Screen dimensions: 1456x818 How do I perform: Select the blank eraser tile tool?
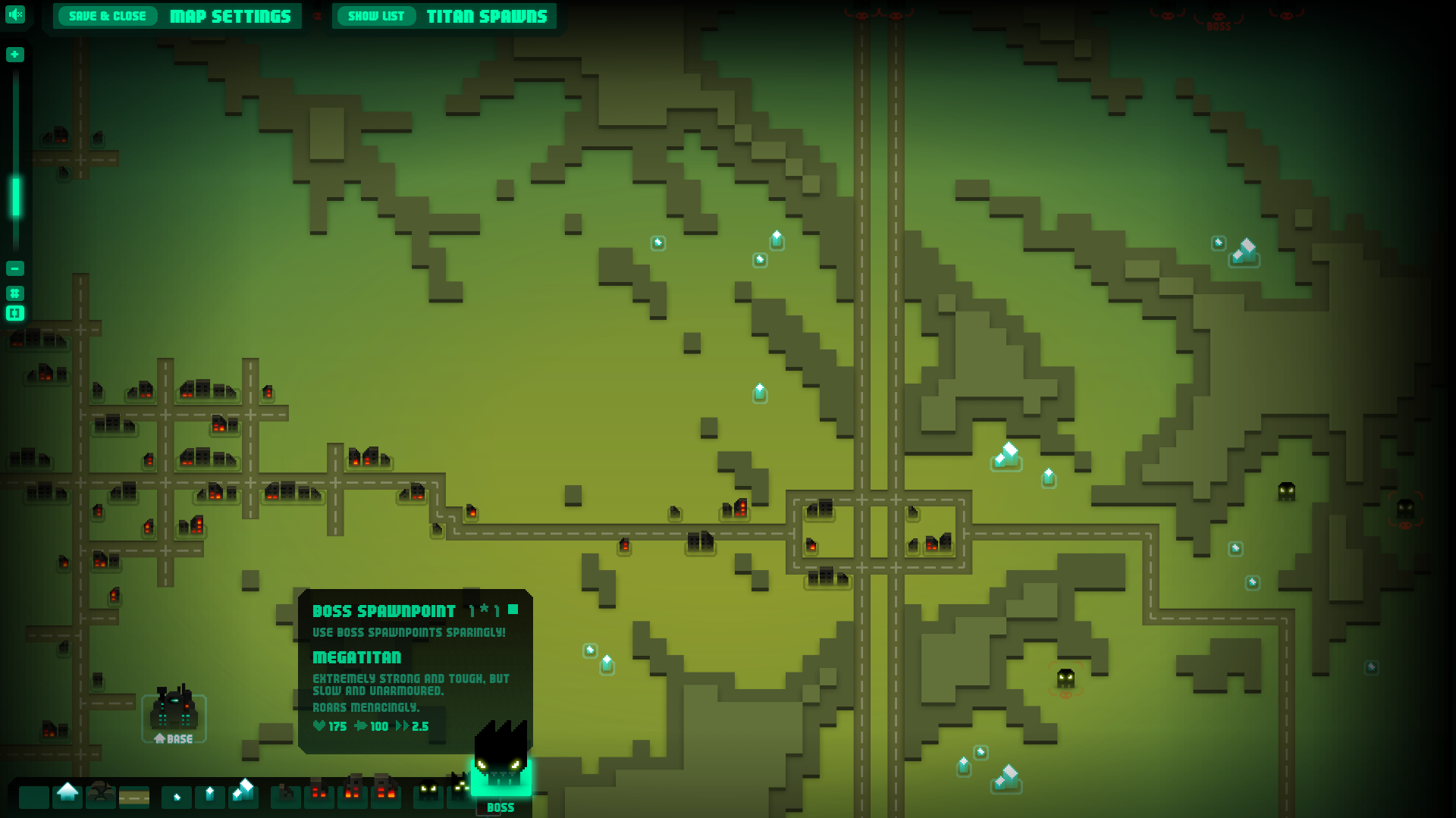click(x=34, y=797)
